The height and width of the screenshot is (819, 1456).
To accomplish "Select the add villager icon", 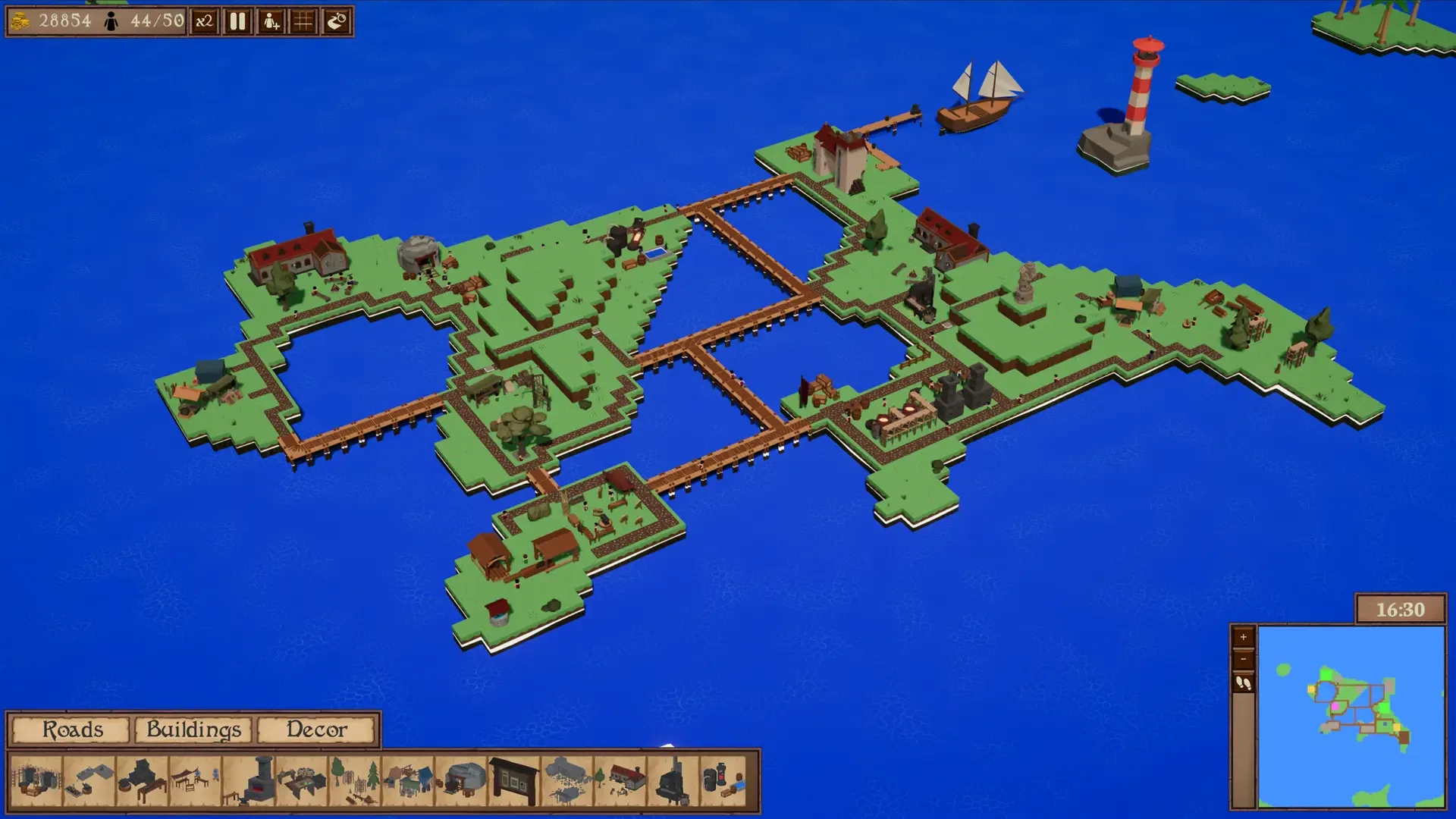I will (270, 22).
